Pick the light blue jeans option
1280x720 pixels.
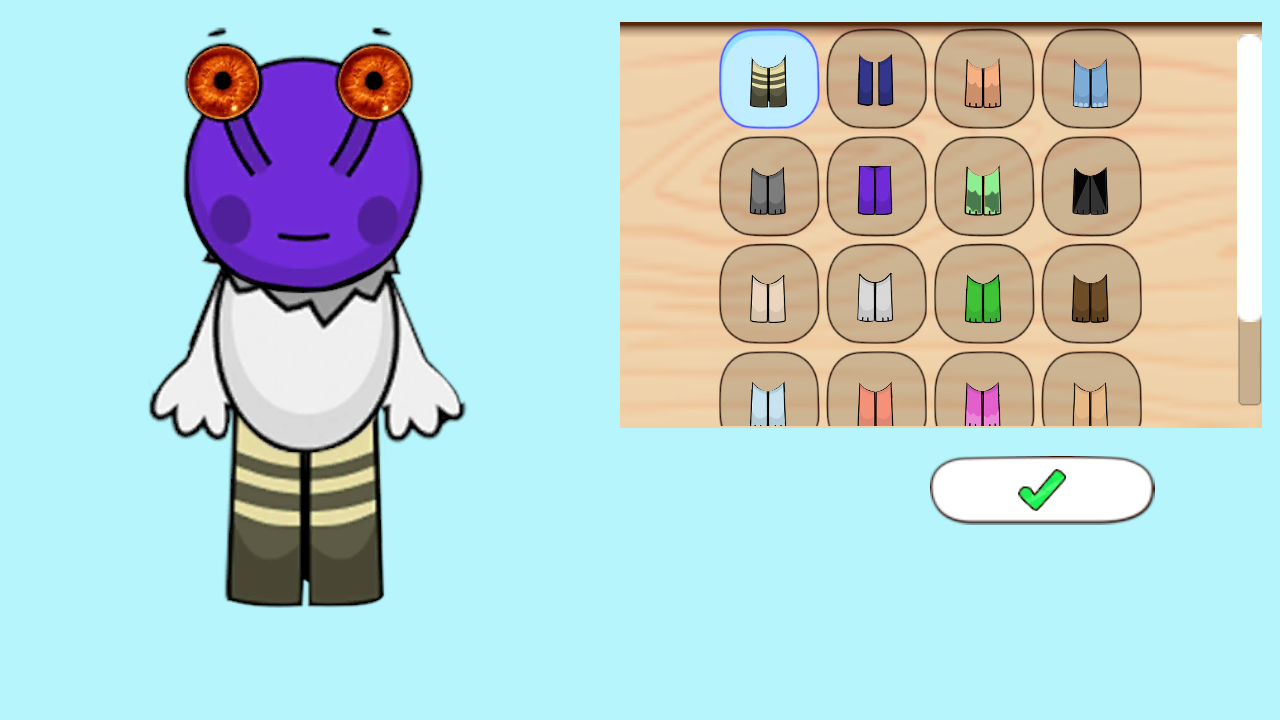pos(1091,78)
